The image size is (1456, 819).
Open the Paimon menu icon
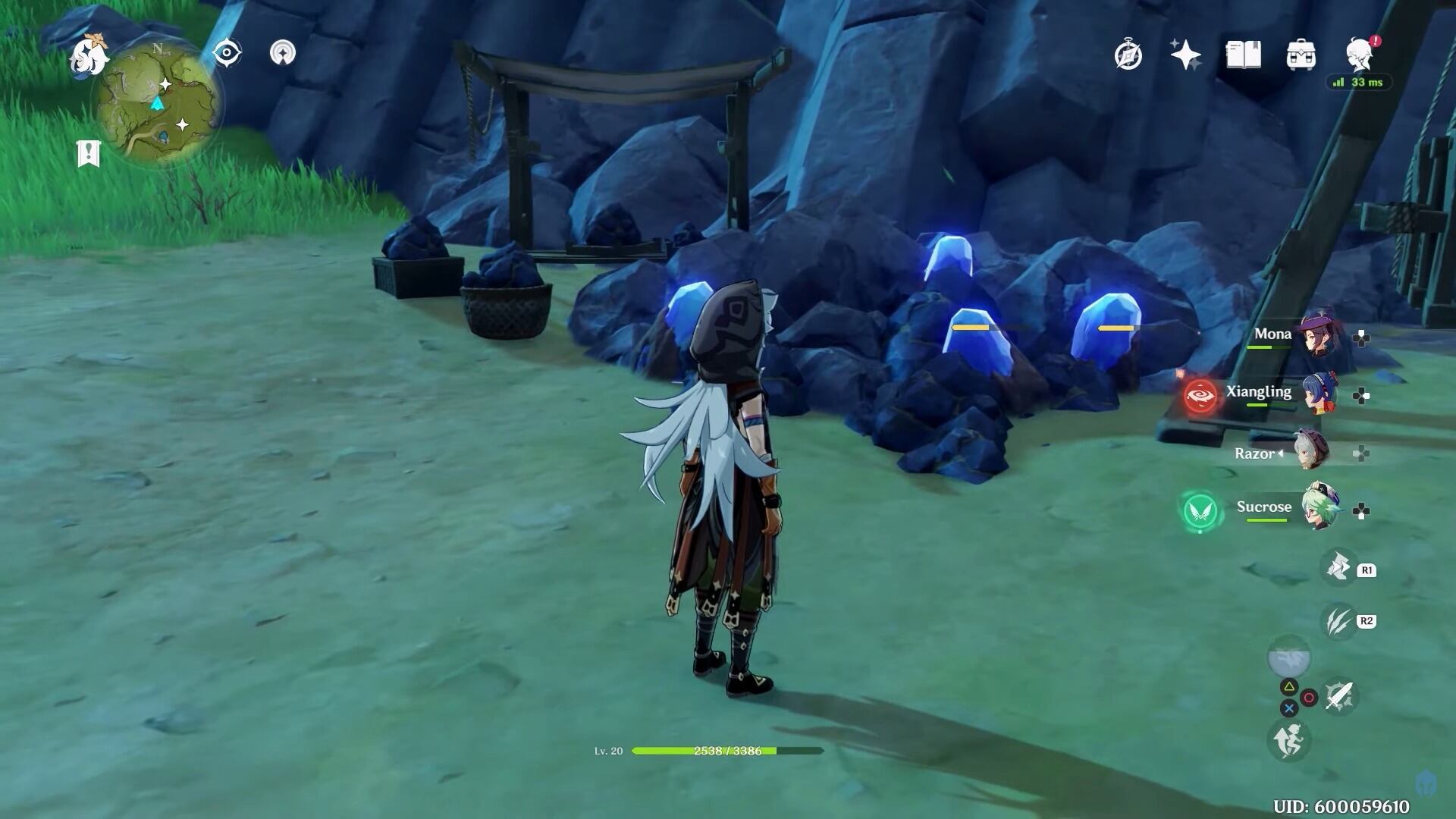(89, 56)
